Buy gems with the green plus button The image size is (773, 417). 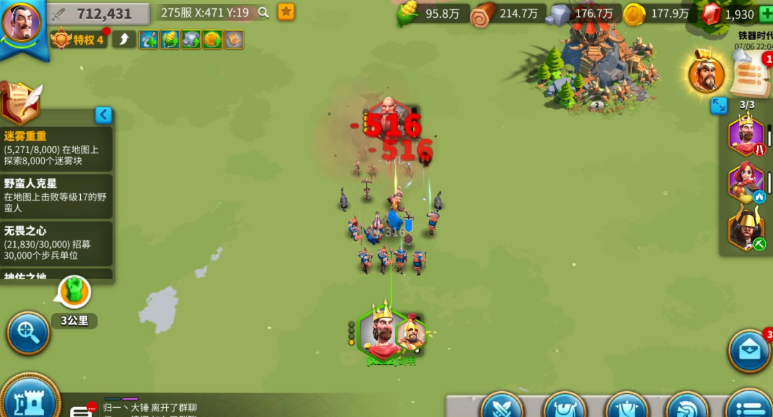tap(766, 13)
